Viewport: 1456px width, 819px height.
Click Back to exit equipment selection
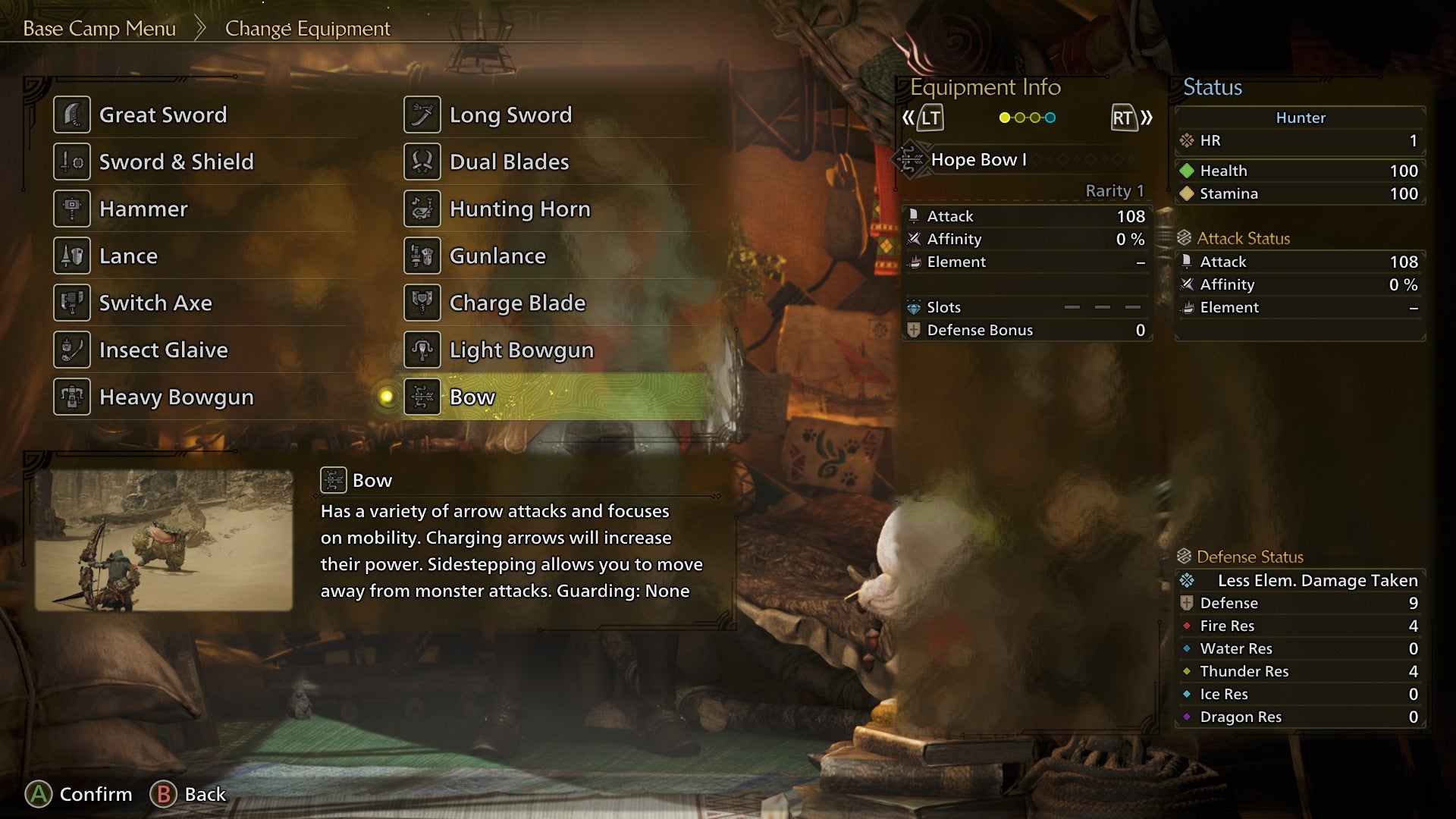point(188,794)
